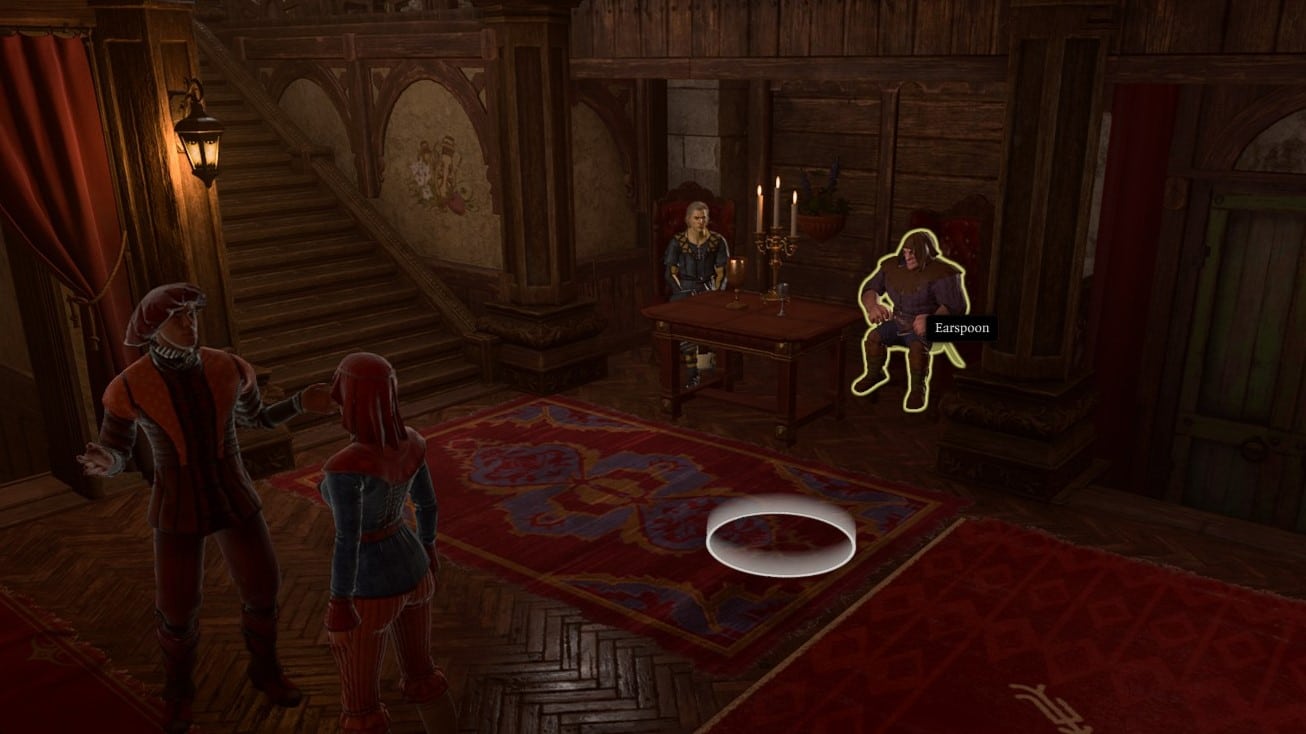Click the mug under the table
The image size is (1306, 734).
click(x=705, y=358)
